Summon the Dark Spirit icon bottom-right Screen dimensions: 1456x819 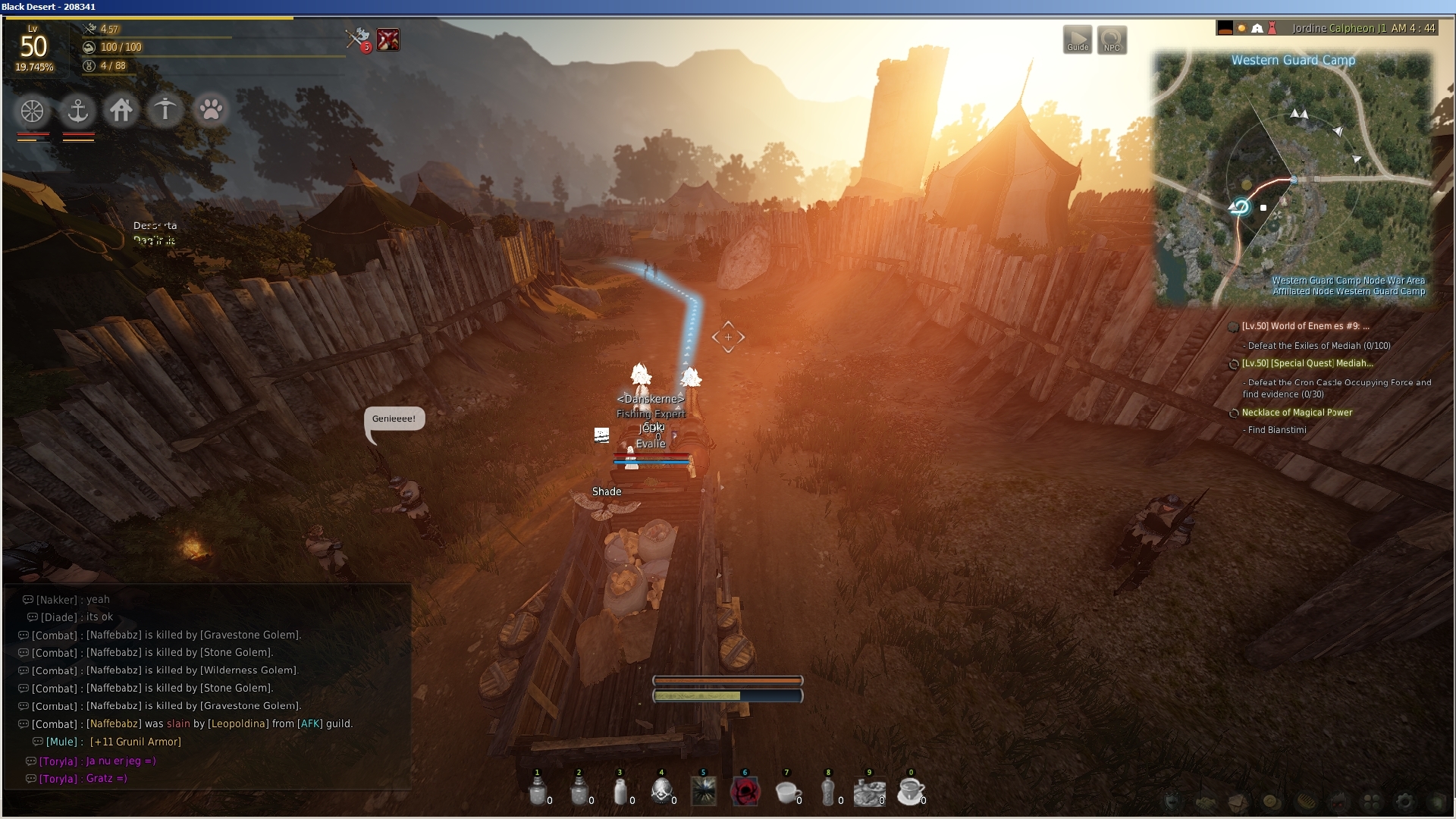[1338, 802]
